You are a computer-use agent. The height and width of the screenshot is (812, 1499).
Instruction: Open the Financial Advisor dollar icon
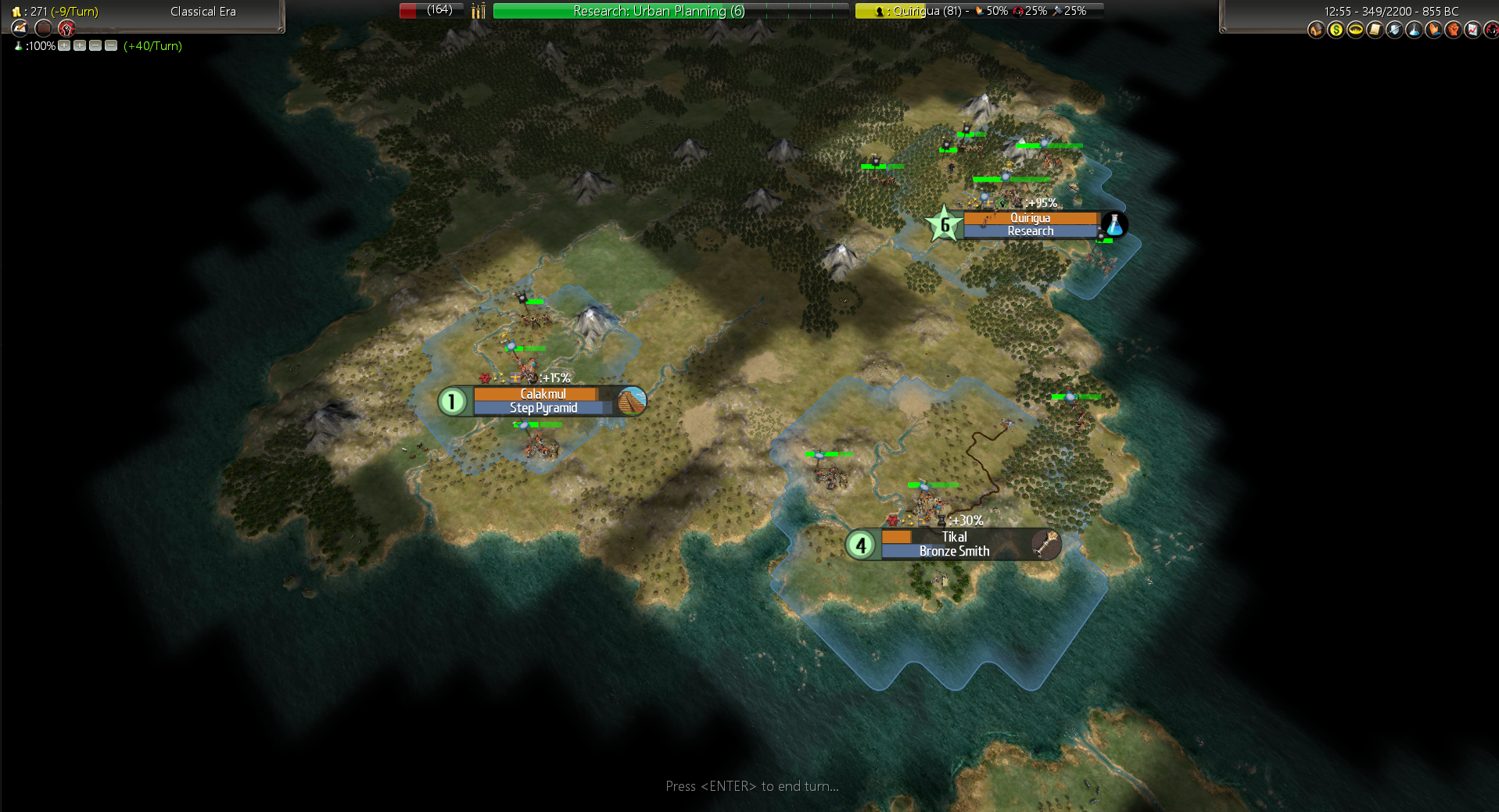(x=1336, y=30)
